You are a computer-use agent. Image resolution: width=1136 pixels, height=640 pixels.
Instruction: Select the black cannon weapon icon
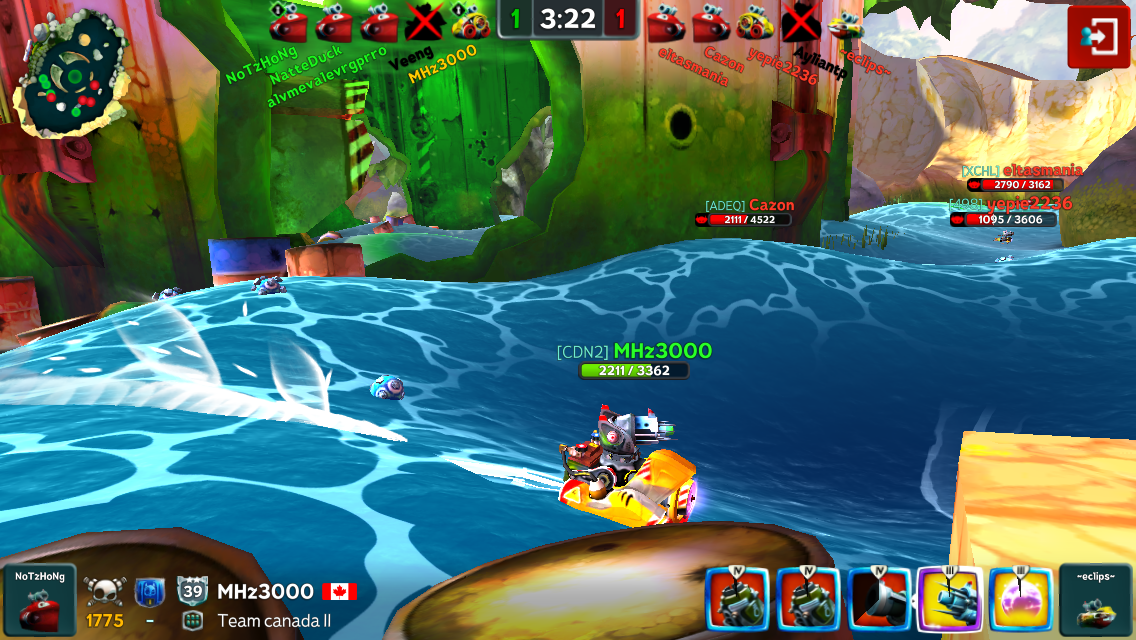click(x=879, y=599)
